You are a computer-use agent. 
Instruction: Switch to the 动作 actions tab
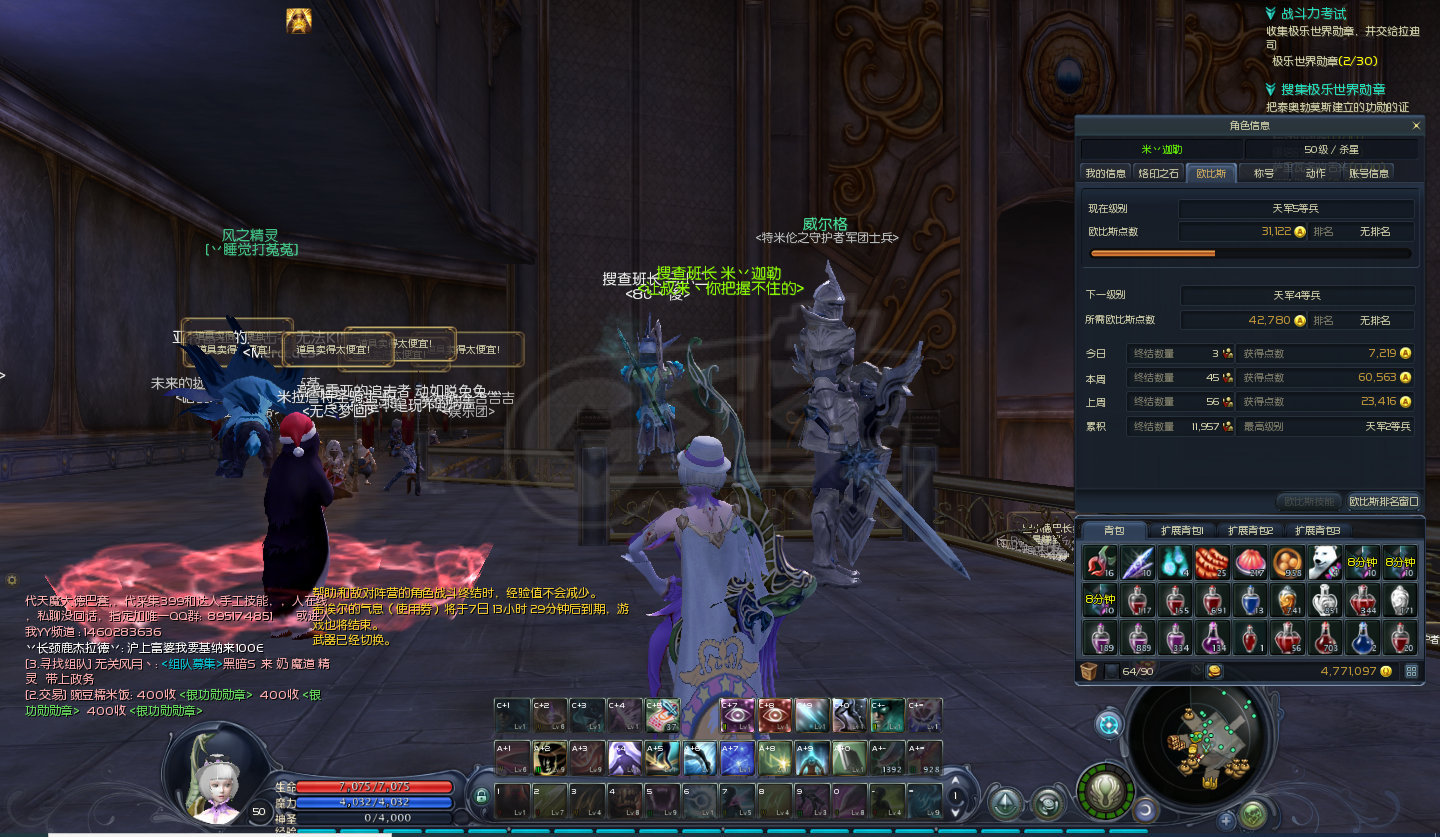(x=1316, y=173)
